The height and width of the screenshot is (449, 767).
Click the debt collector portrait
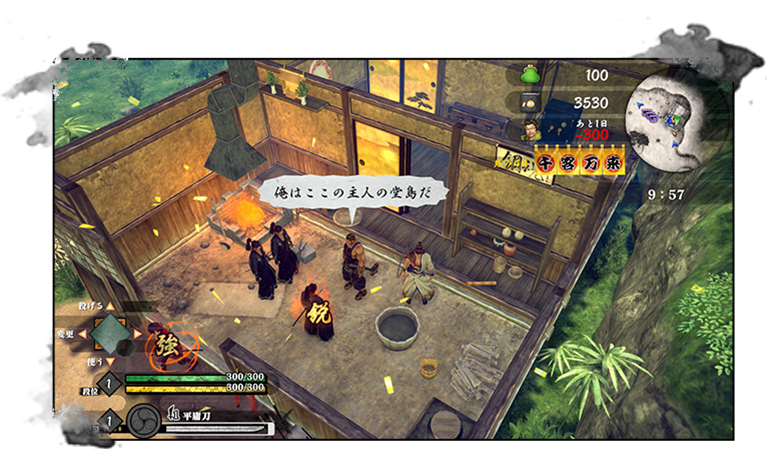point(531,131)
